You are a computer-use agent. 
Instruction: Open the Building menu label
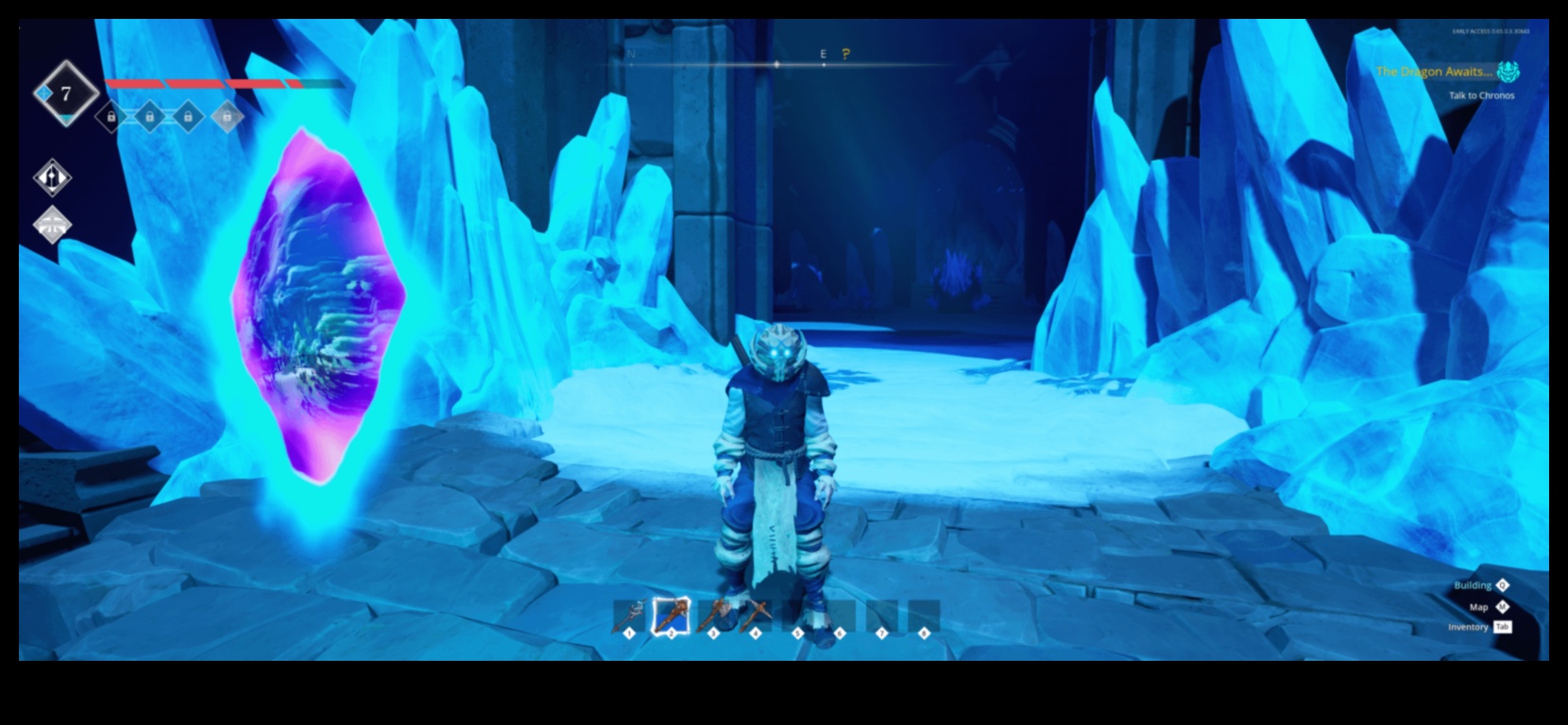tap(1473, 585)
